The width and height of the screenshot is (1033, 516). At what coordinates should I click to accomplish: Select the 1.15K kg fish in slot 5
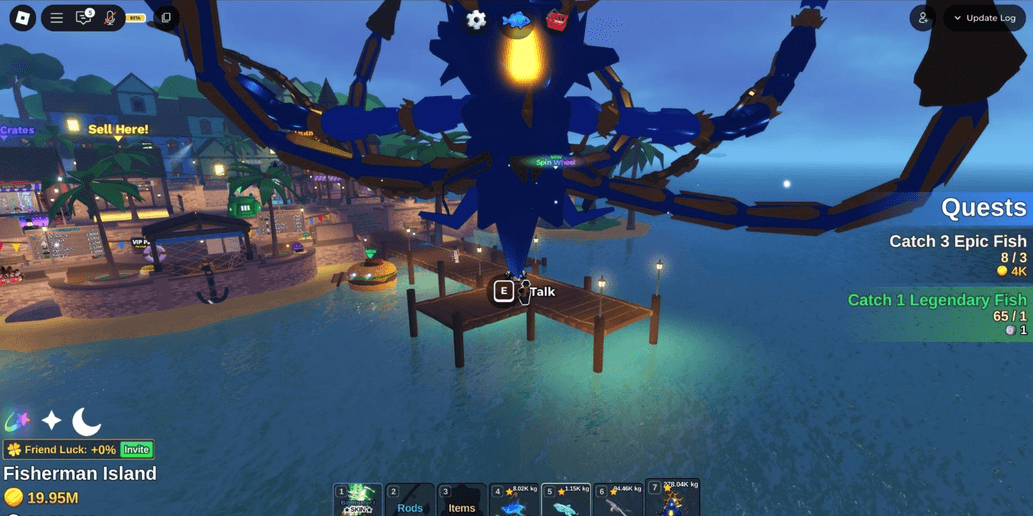pyautogui.click(x=566, y=500)
